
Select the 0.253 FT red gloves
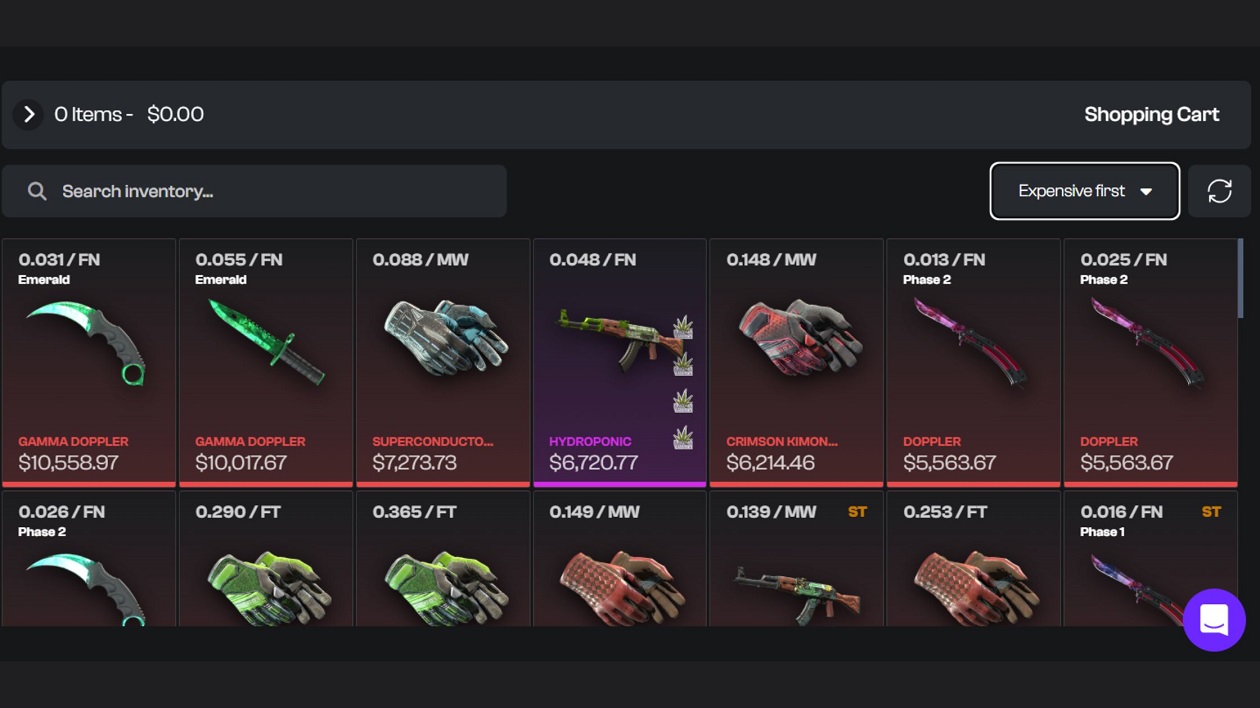973,565
